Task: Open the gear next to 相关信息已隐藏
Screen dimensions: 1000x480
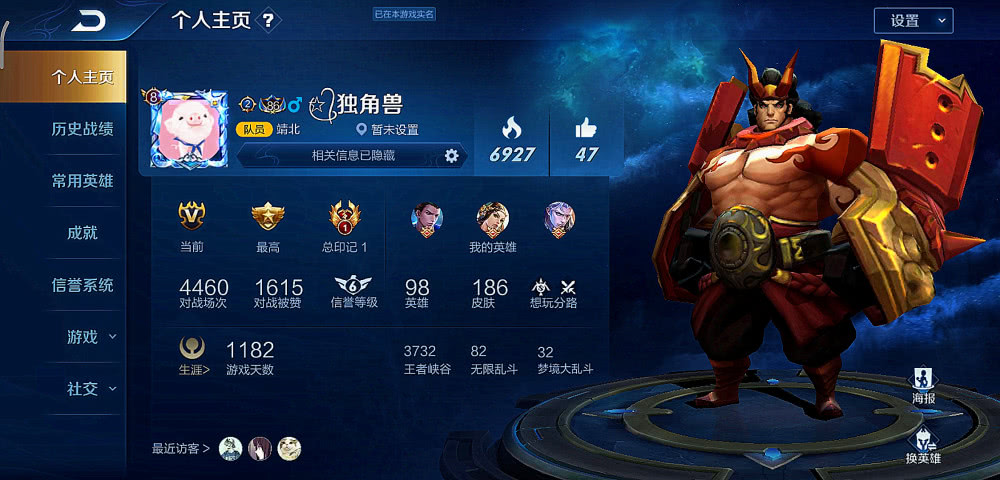Action: point(451,155)
